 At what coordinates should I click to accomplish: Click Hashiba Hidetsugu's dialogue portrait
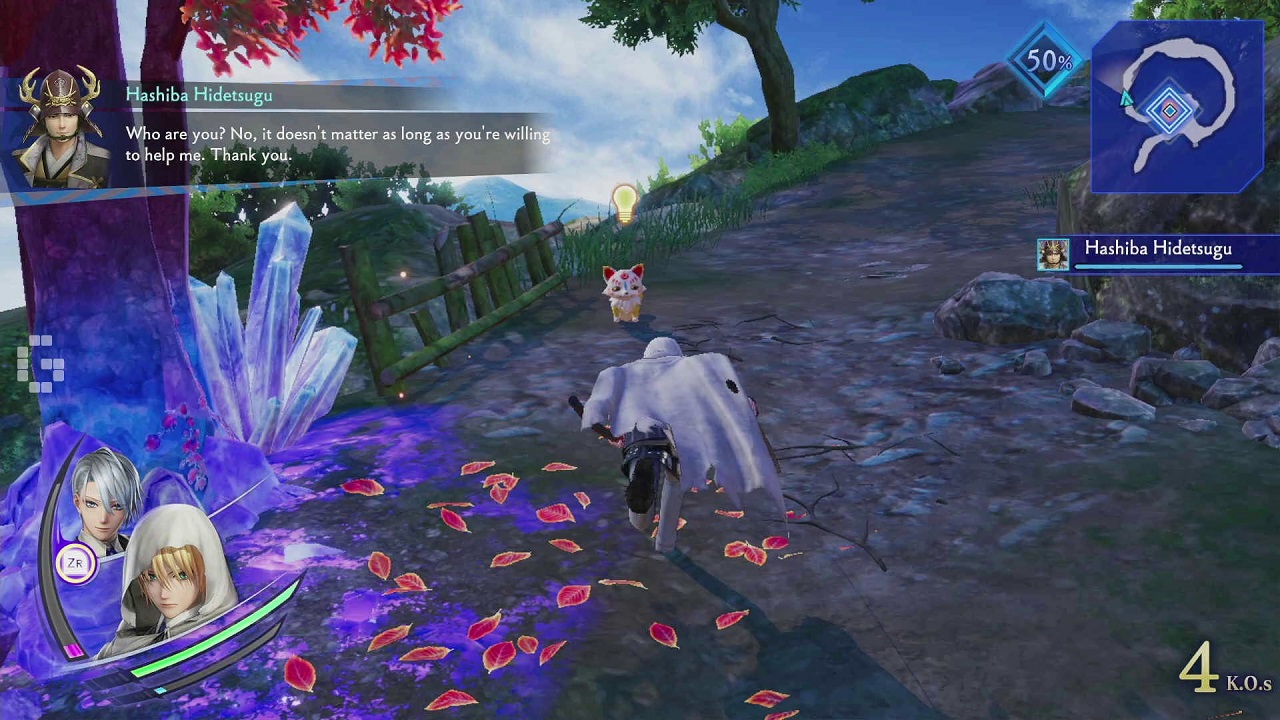pyautogui.click(x=60, y=129)
